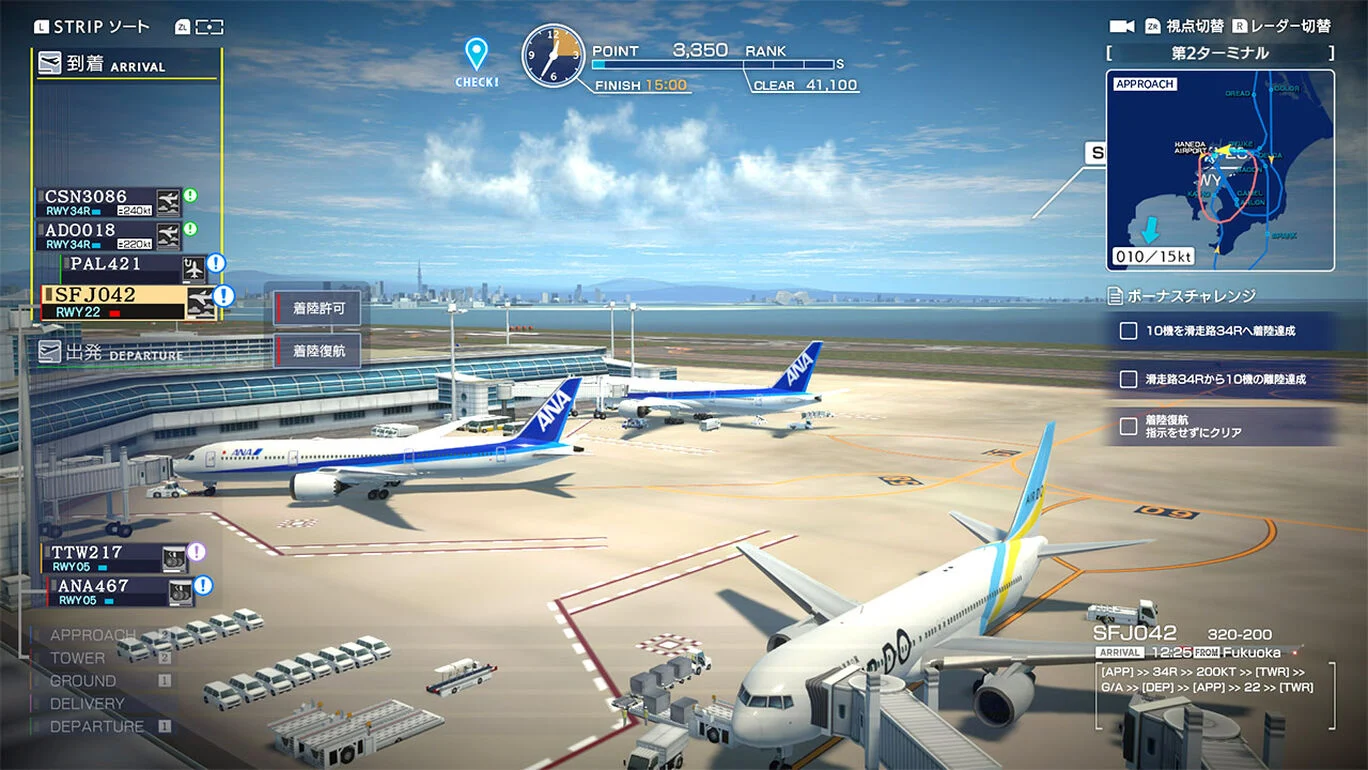Check the 34R ten takeoffs challenge box
The width and height of the screenshot is (1368, 770).
click(x=1129, y=380)
